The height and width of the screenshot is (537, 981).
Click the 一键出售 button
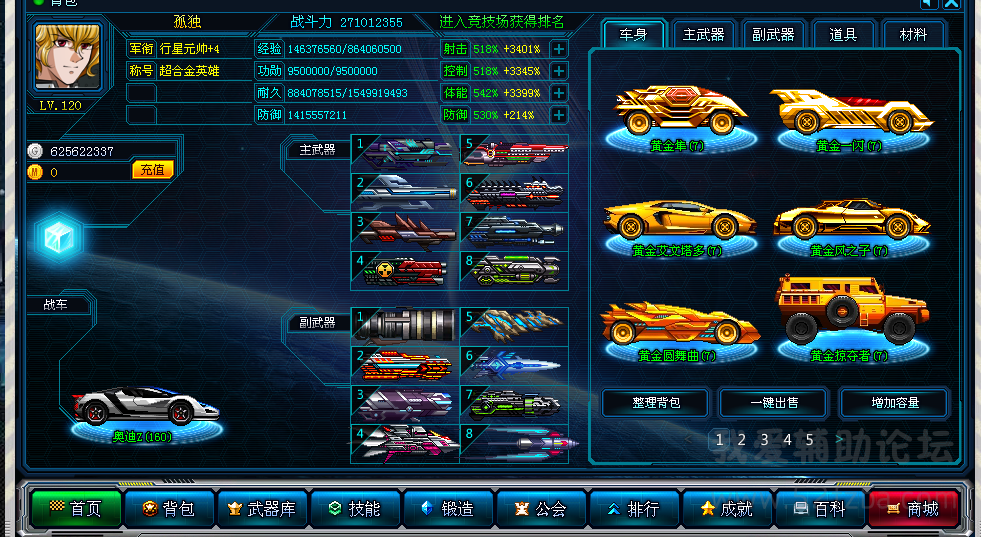pos(774,403)
